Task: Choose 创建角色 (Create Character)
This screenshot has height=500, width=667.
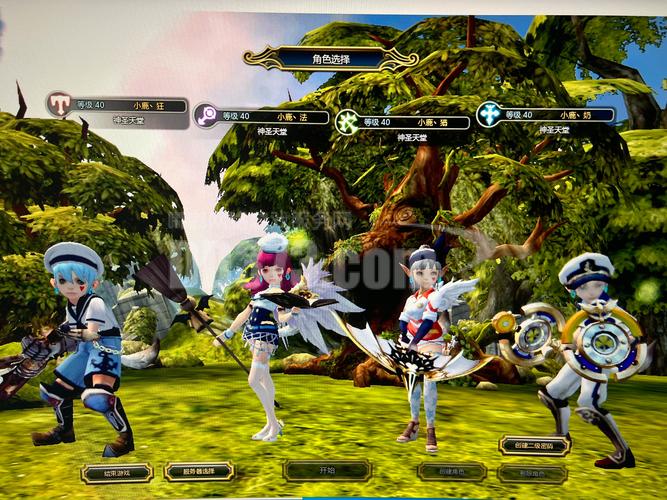Action: coord(451,472)
